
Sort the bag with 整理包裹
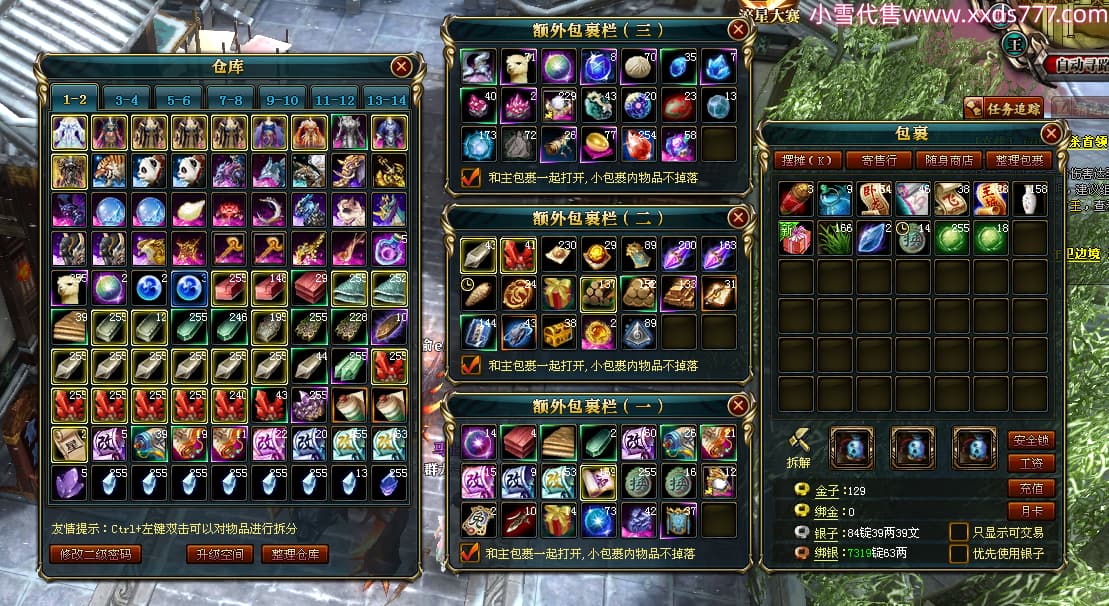(1017, 160)
